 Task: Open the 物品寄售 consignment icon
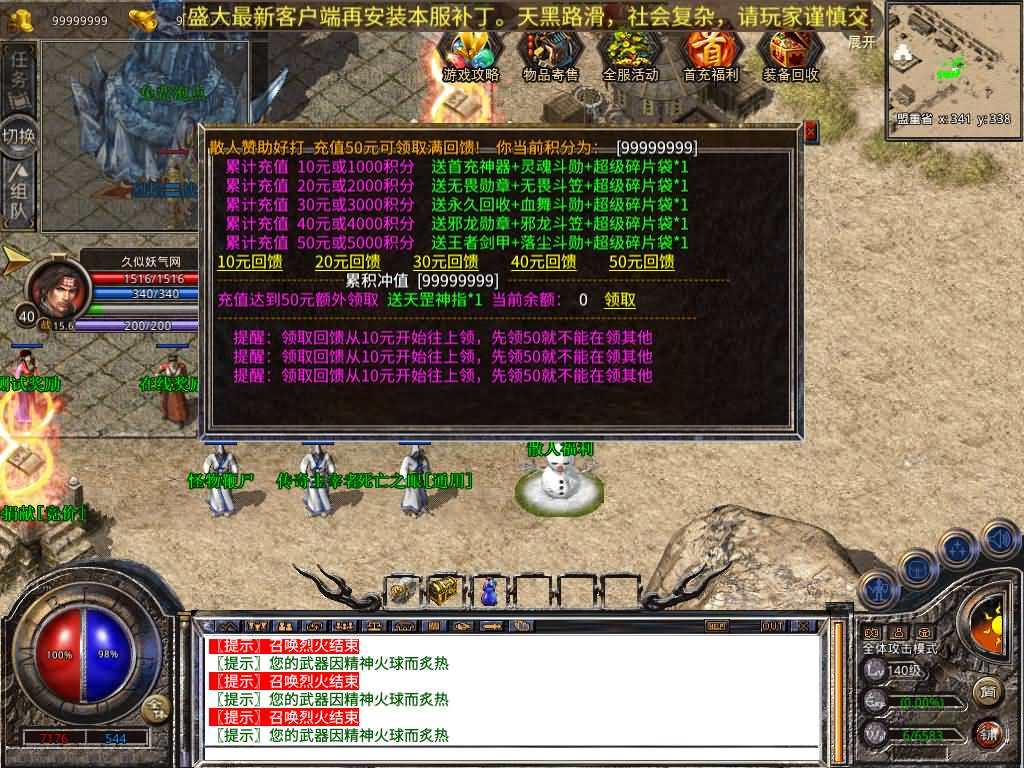551,55
